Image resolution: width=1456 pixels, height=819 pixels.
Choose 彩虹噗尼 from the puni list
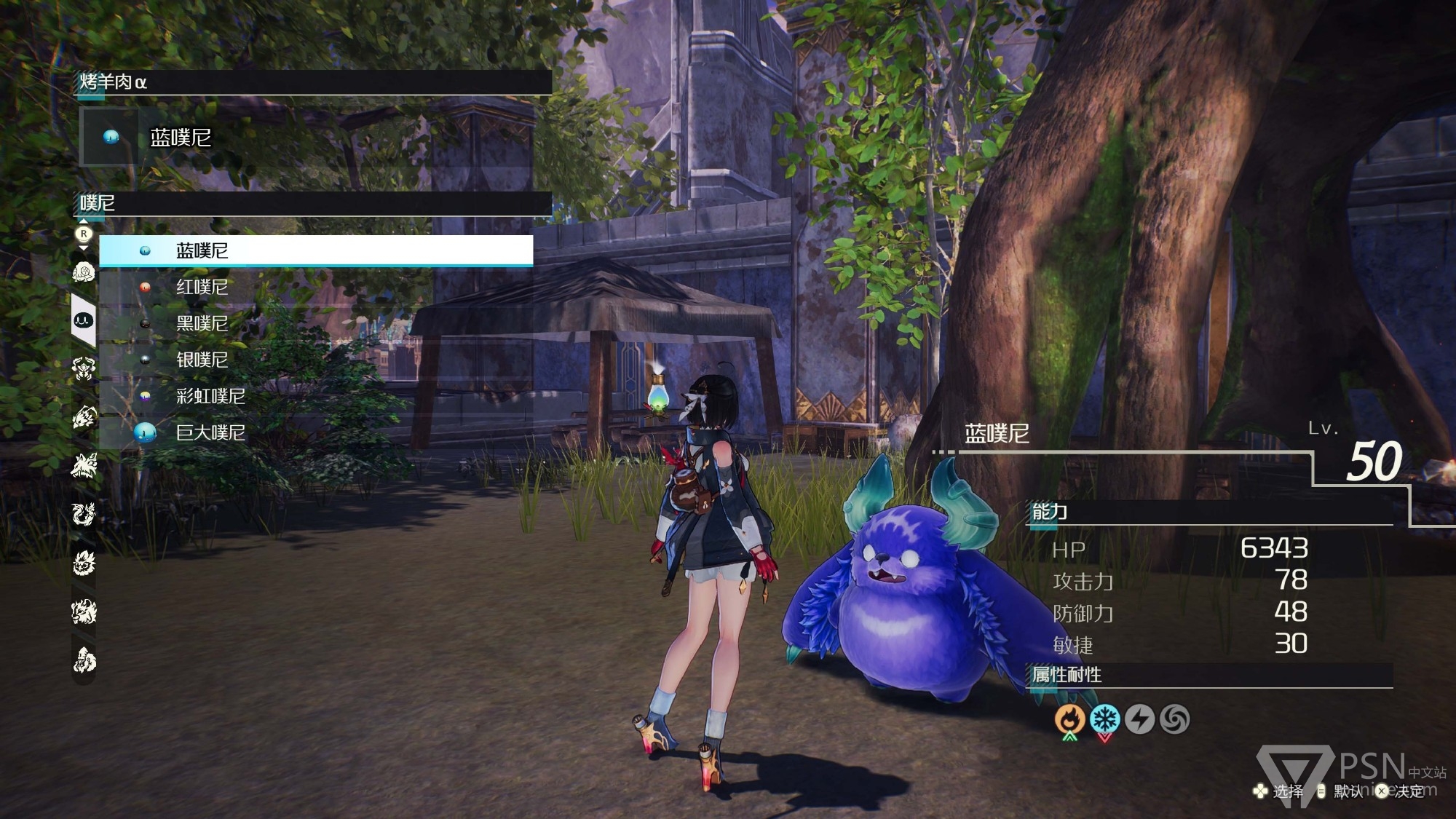pyautogui.click(x=315, y=396)
